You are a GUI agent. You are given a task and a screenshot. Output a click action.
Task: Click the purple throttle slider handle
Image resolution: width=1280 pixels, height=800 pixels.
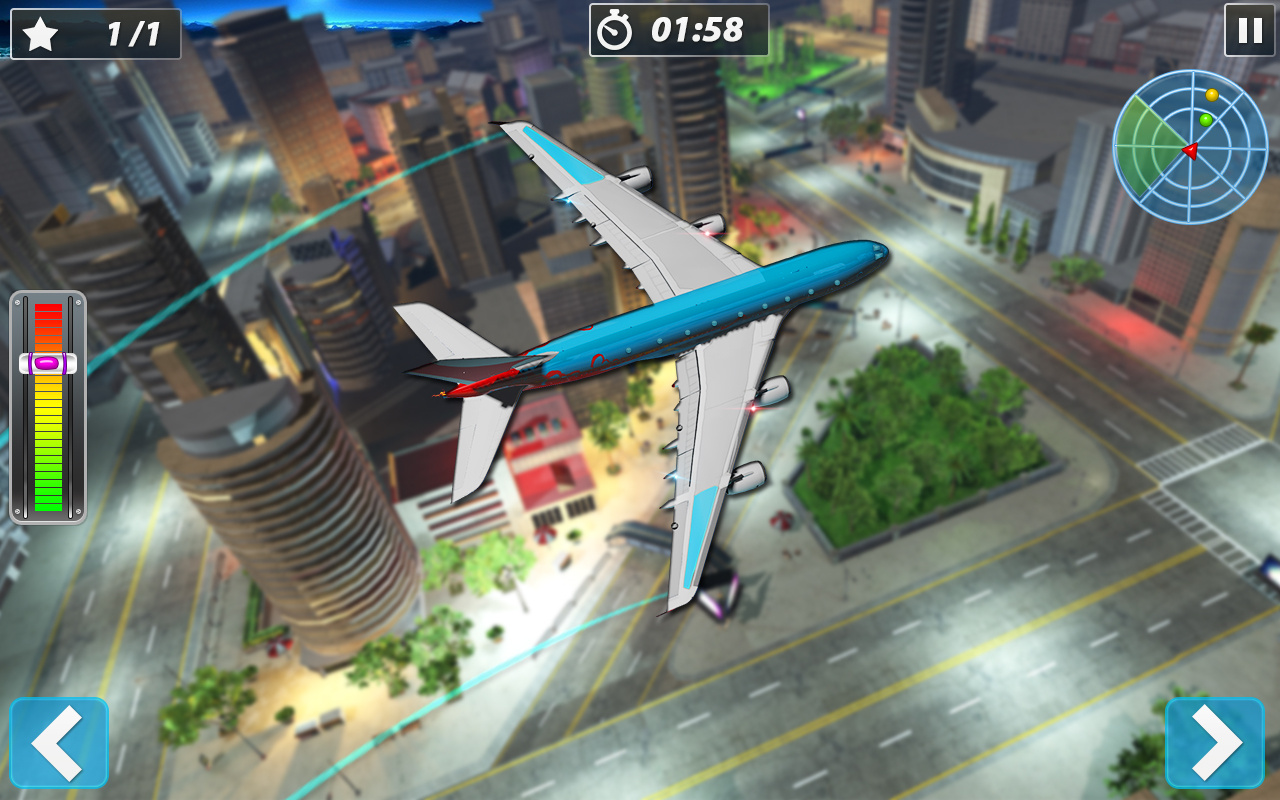pyautogui.click(x=48, y=363)
